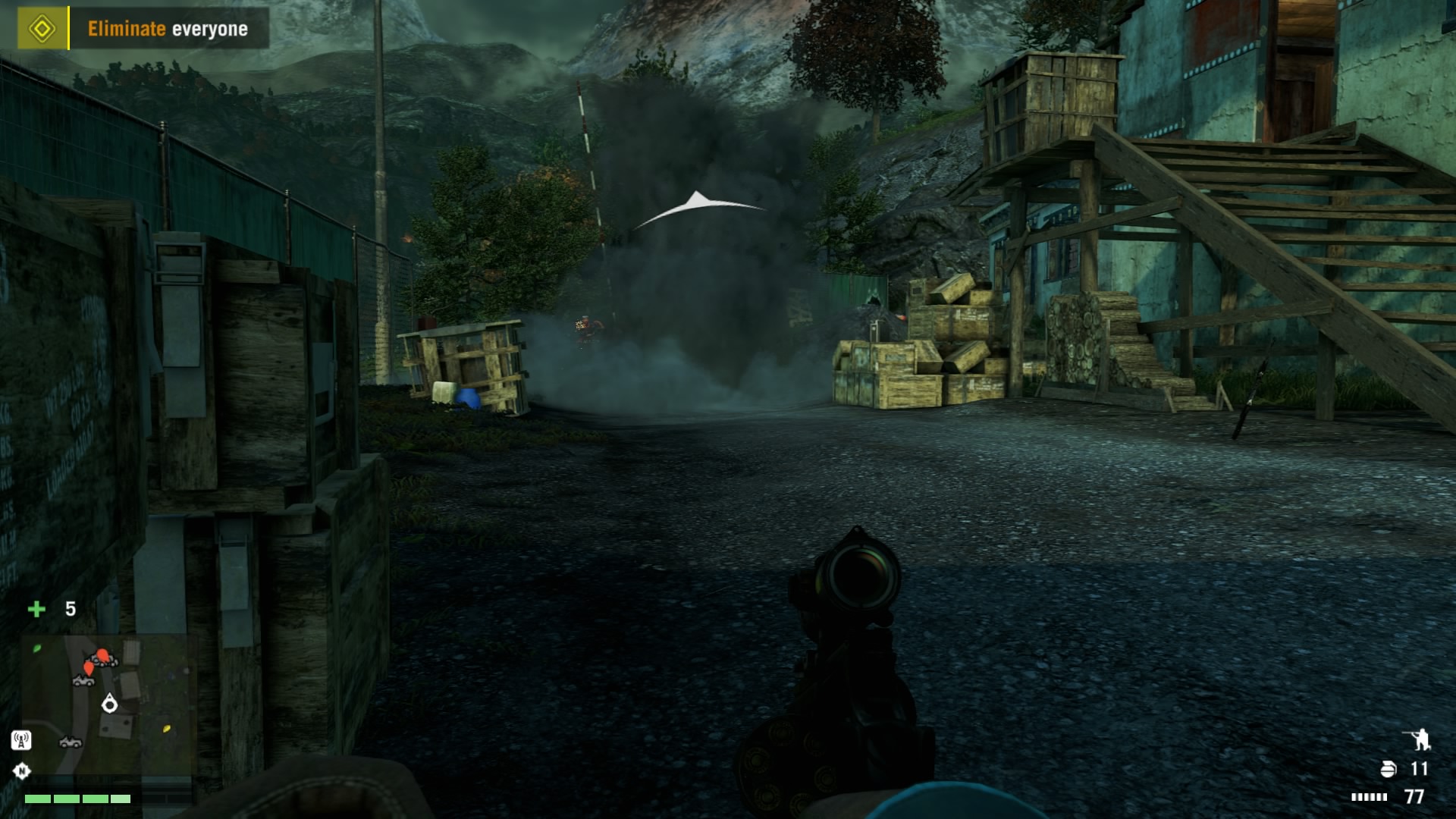Viewport: 1456px width, 819px height.
Task: Click the white player arrow on minimap
Action: [110, 704]
